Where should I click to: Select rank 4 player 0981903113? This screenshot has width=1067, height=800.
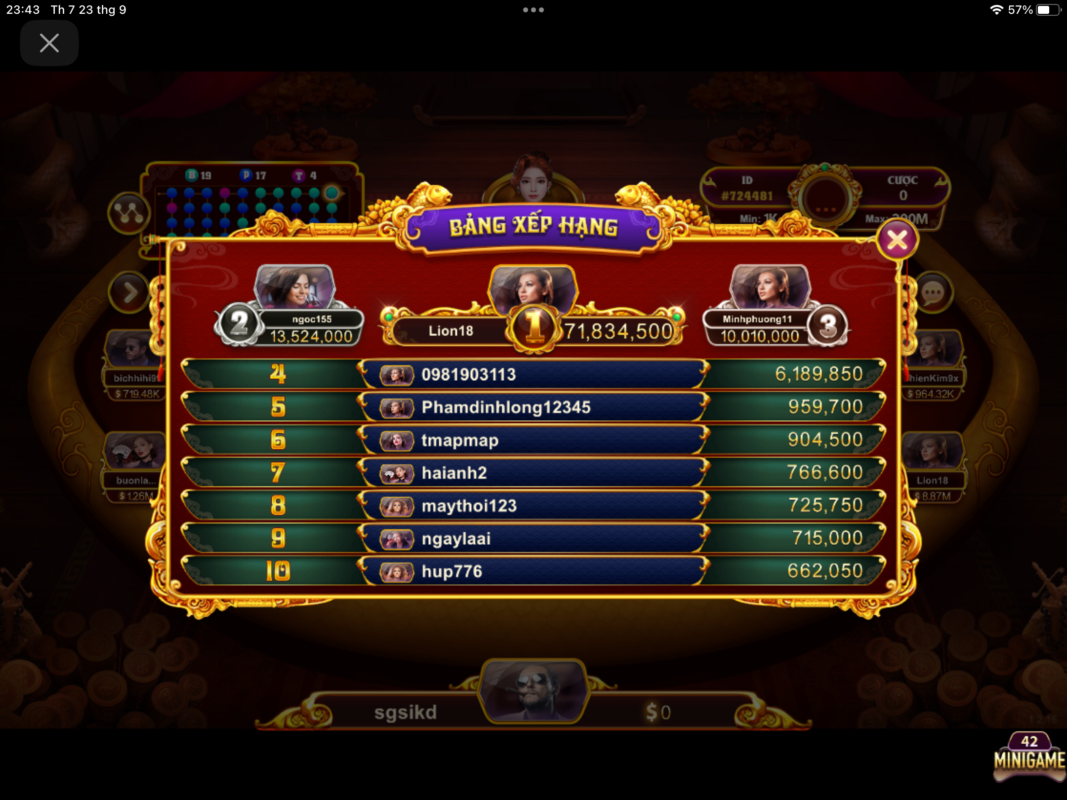533,374
